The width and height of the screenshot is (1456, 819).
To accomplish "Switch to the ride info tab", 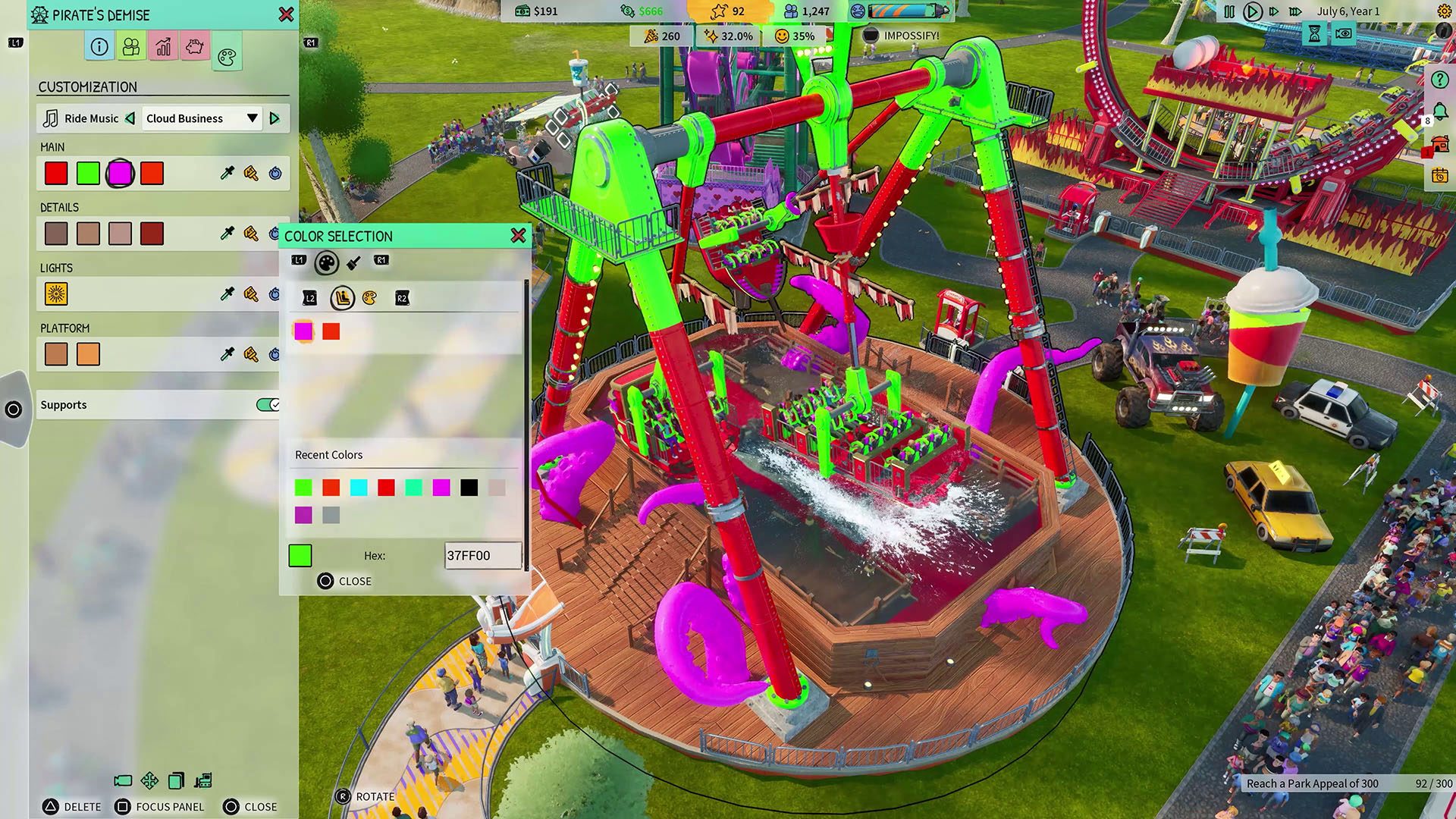I will coord(99,47).
